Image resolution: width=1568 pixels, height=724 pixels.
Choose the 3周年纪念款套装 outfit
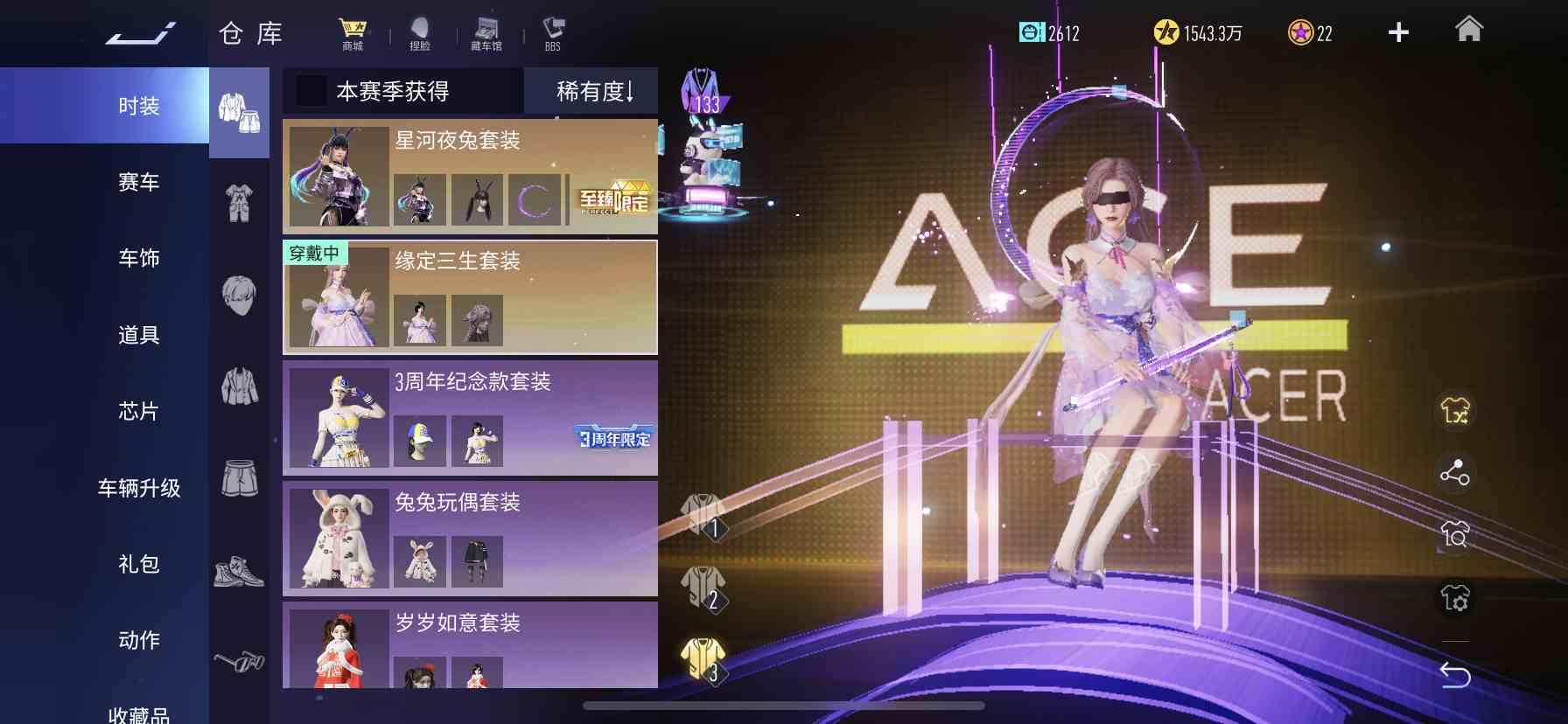pyautogui.click(x=470, y=418)
